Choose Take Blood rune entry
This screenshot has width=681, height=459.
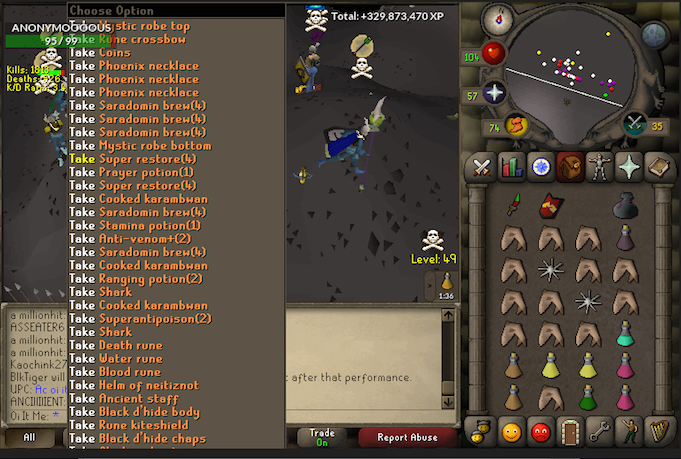130,372
